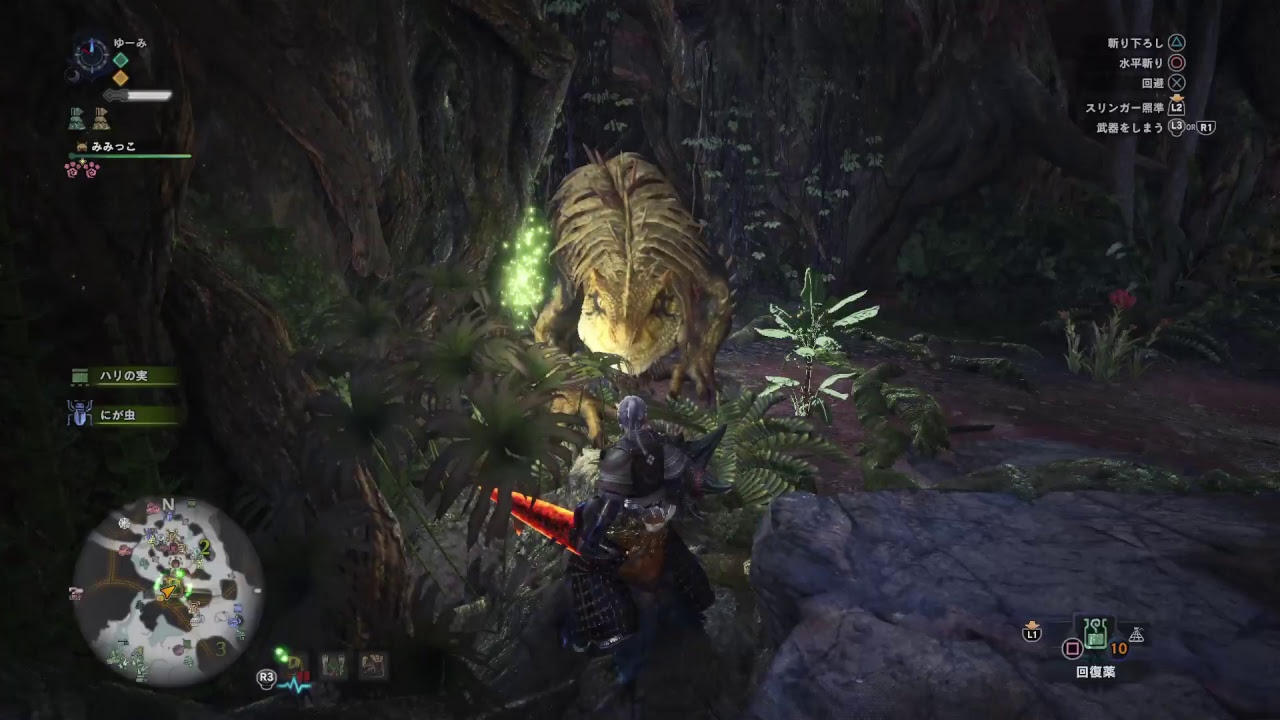This screenshot has width=1280, height=720.
Task: Select the 回復薬 potion item slot
Action: pyautogui.click(x=1096, y=633)
